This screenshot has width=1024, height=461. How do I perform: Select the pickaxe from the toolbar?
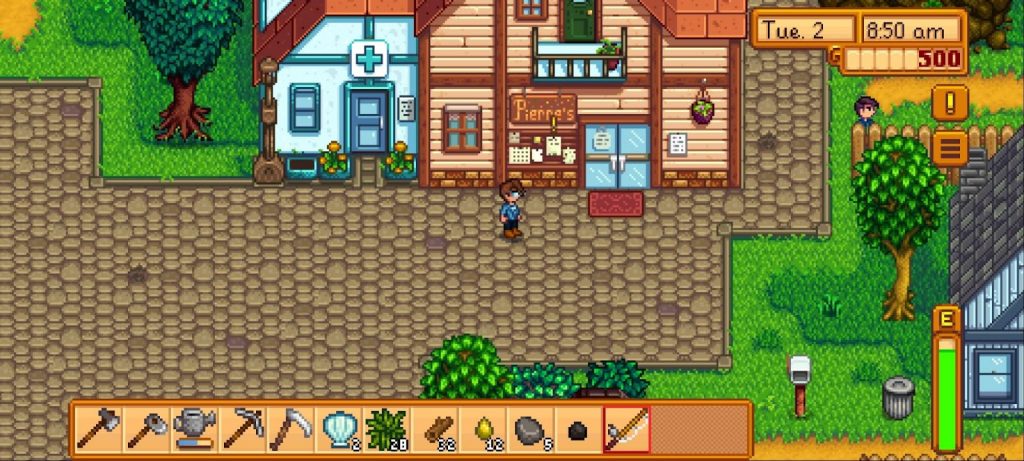point(242,429)
